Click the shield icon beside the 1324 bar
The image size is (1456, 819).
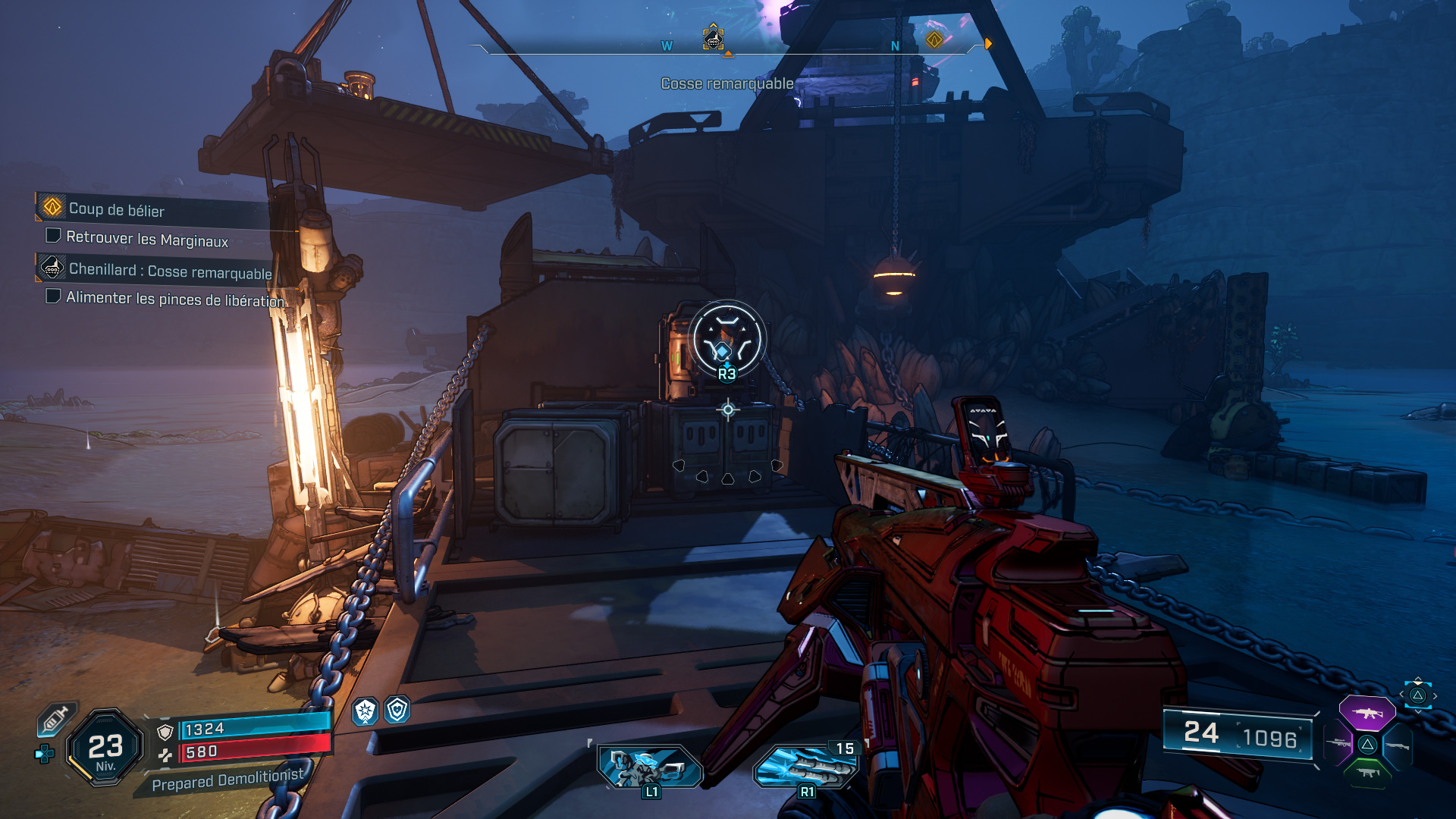coord(165,730)
